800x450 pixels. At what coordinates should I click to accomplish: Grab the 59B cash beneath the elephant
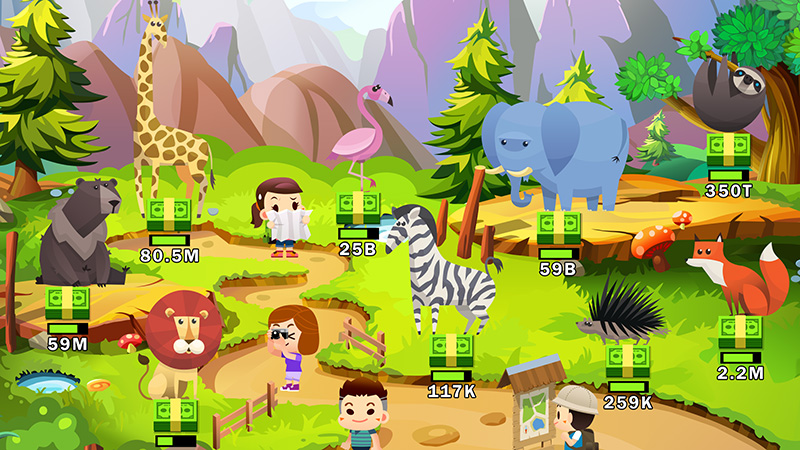click(x=558, y=229)
